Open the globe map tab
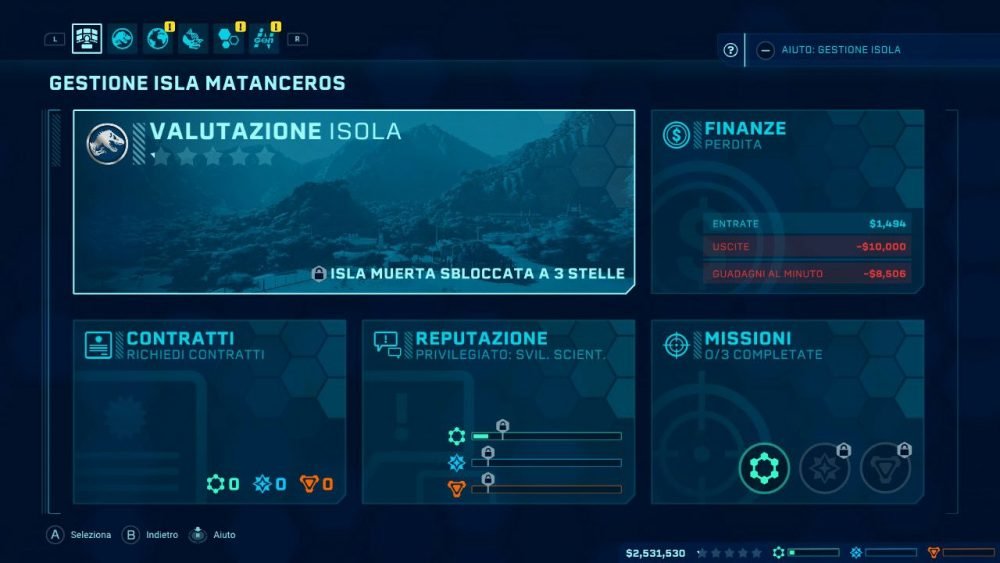Image resolution: width=1000 pixels, height=563 pixels. pyautogui.click(x=157, y=39)
